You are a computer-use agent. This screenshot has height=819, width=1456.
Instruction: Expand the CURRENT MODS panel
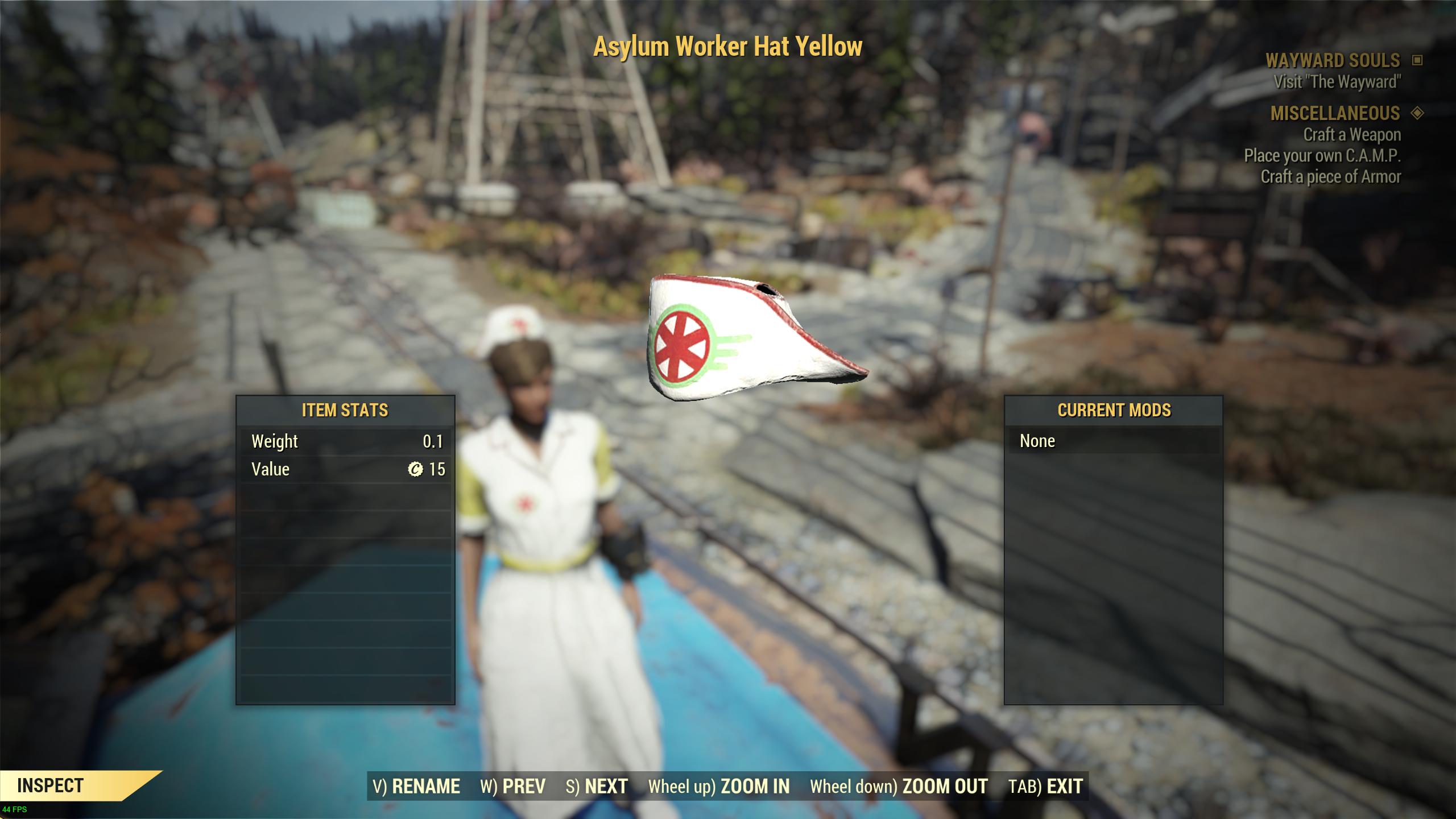click(1114, 409)
